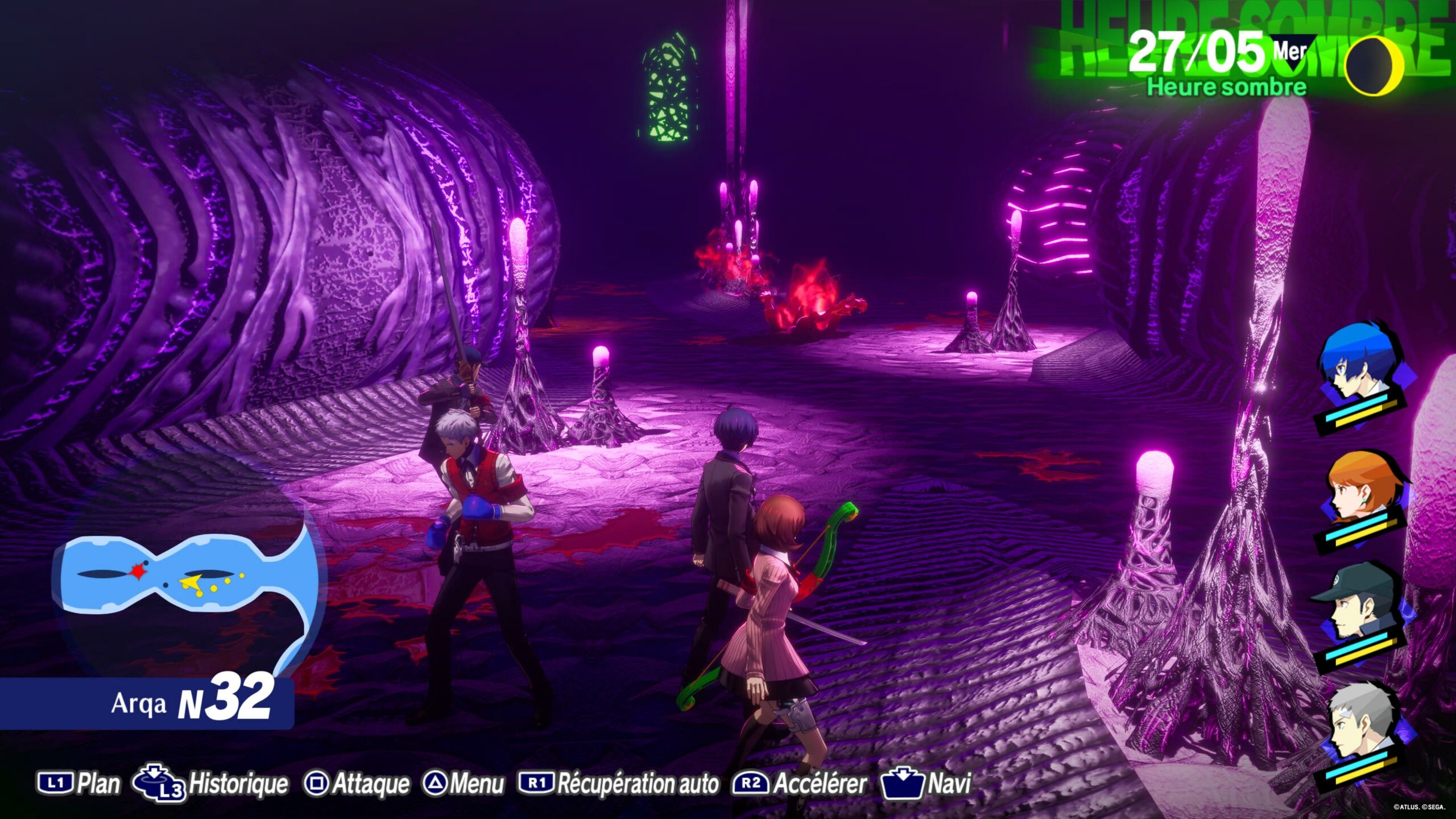Open the Menu option
This screenshot has height=819, width=1456.
pyautogui.click(x=464, y=783)
